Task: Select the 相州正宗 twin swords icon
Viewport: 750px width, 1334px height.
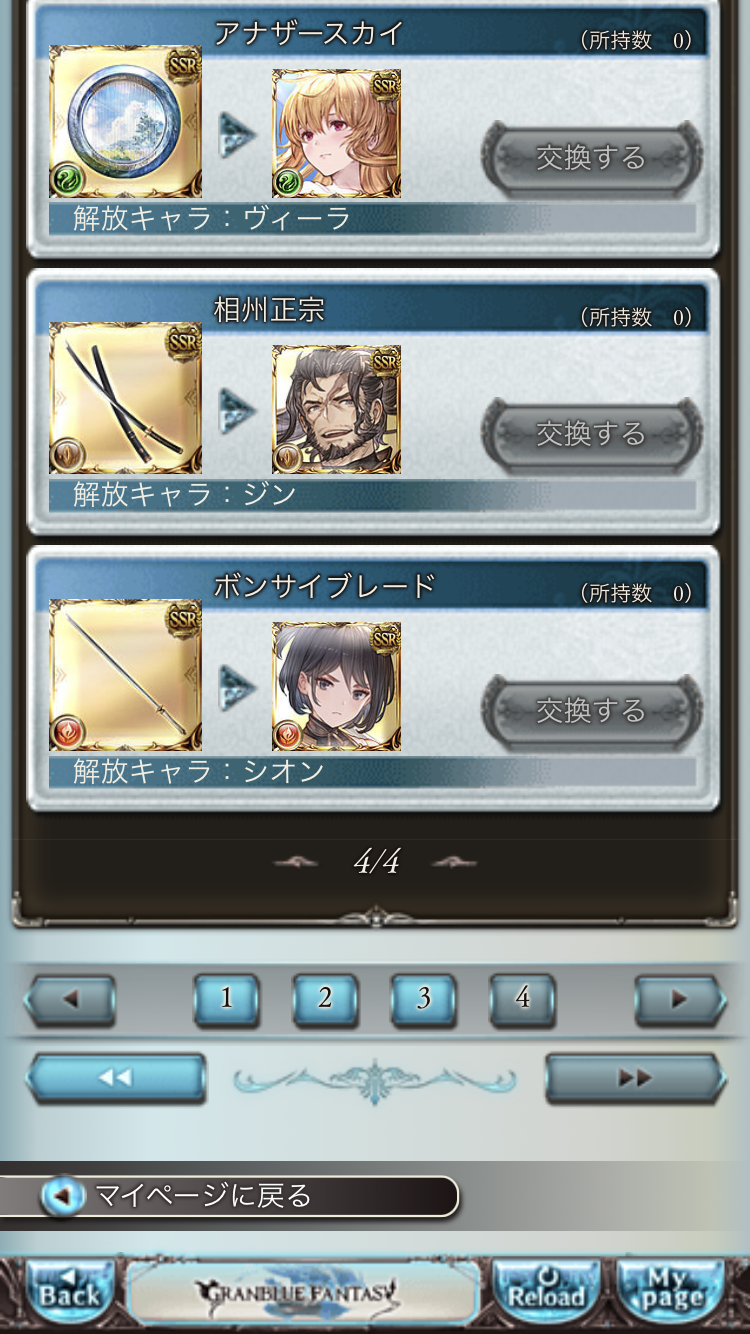Action: pyautogui.click(x=125, y=398)
